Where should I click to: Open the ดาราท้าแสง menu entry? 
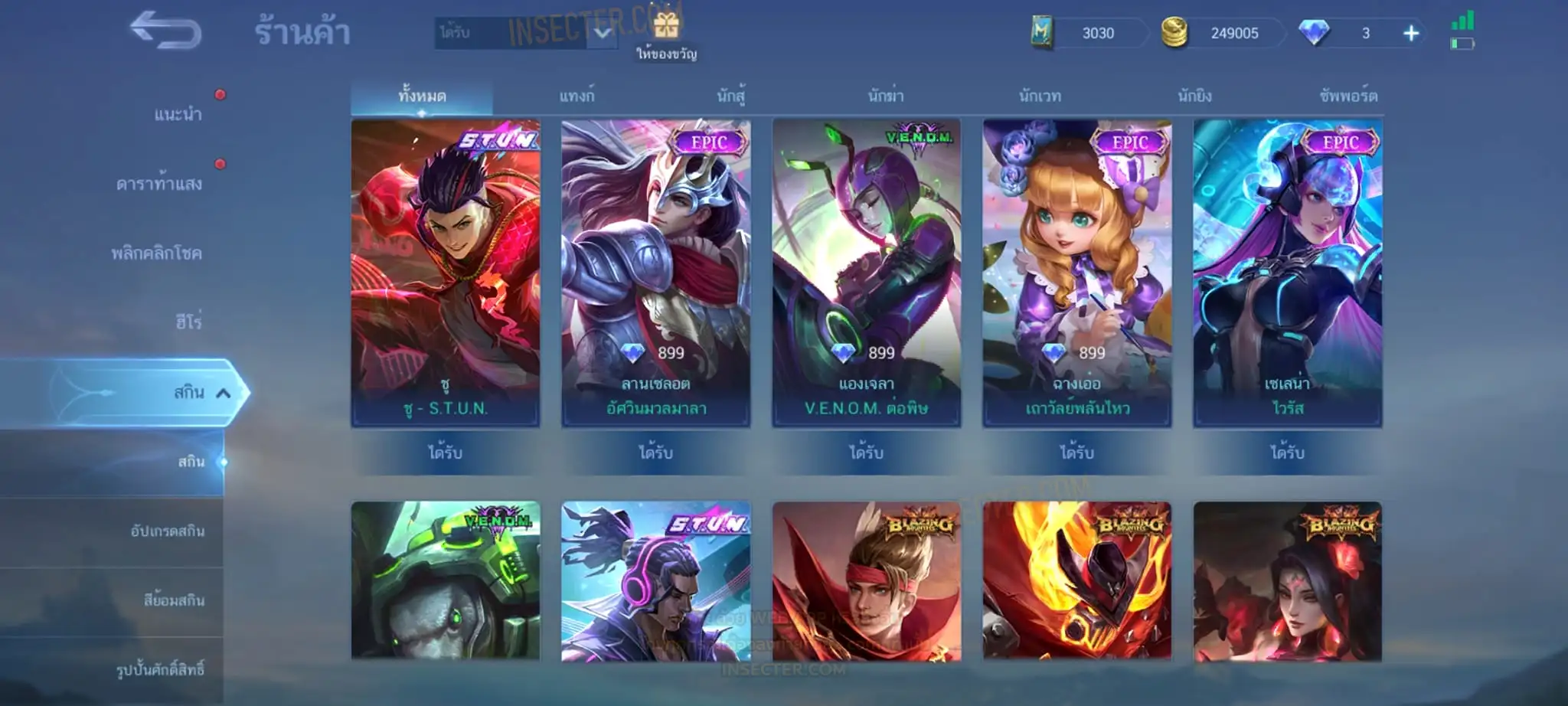[159, 184]
